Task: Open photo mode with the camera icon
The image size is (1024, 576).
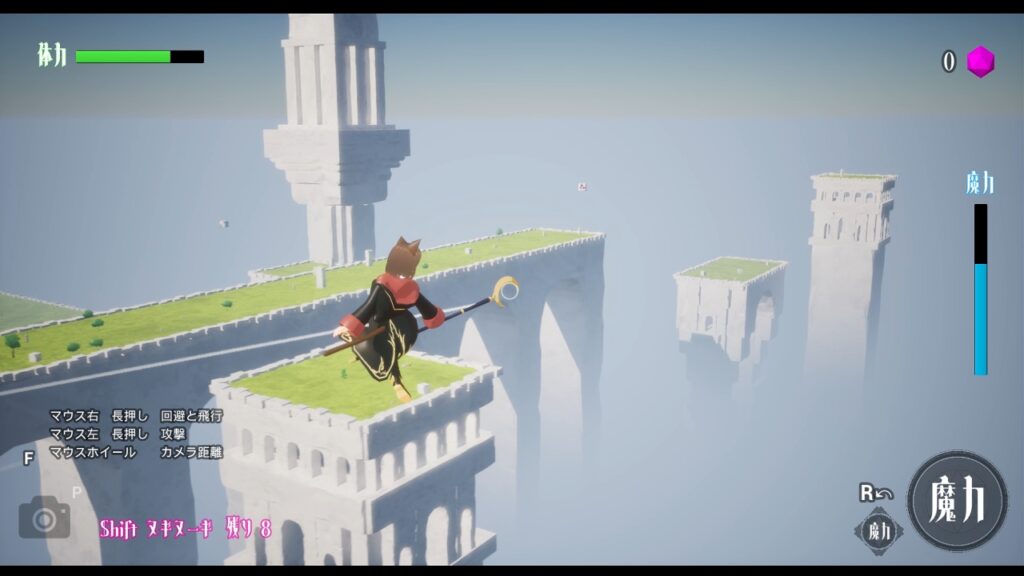Action: (44, 517)
